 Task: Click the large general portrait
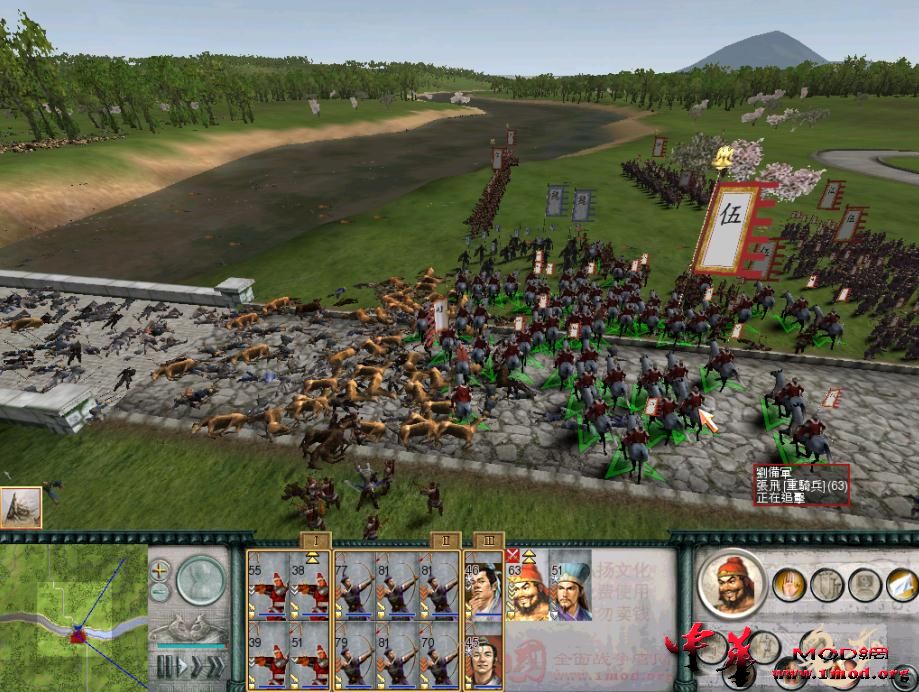click(x=733, y=583)
